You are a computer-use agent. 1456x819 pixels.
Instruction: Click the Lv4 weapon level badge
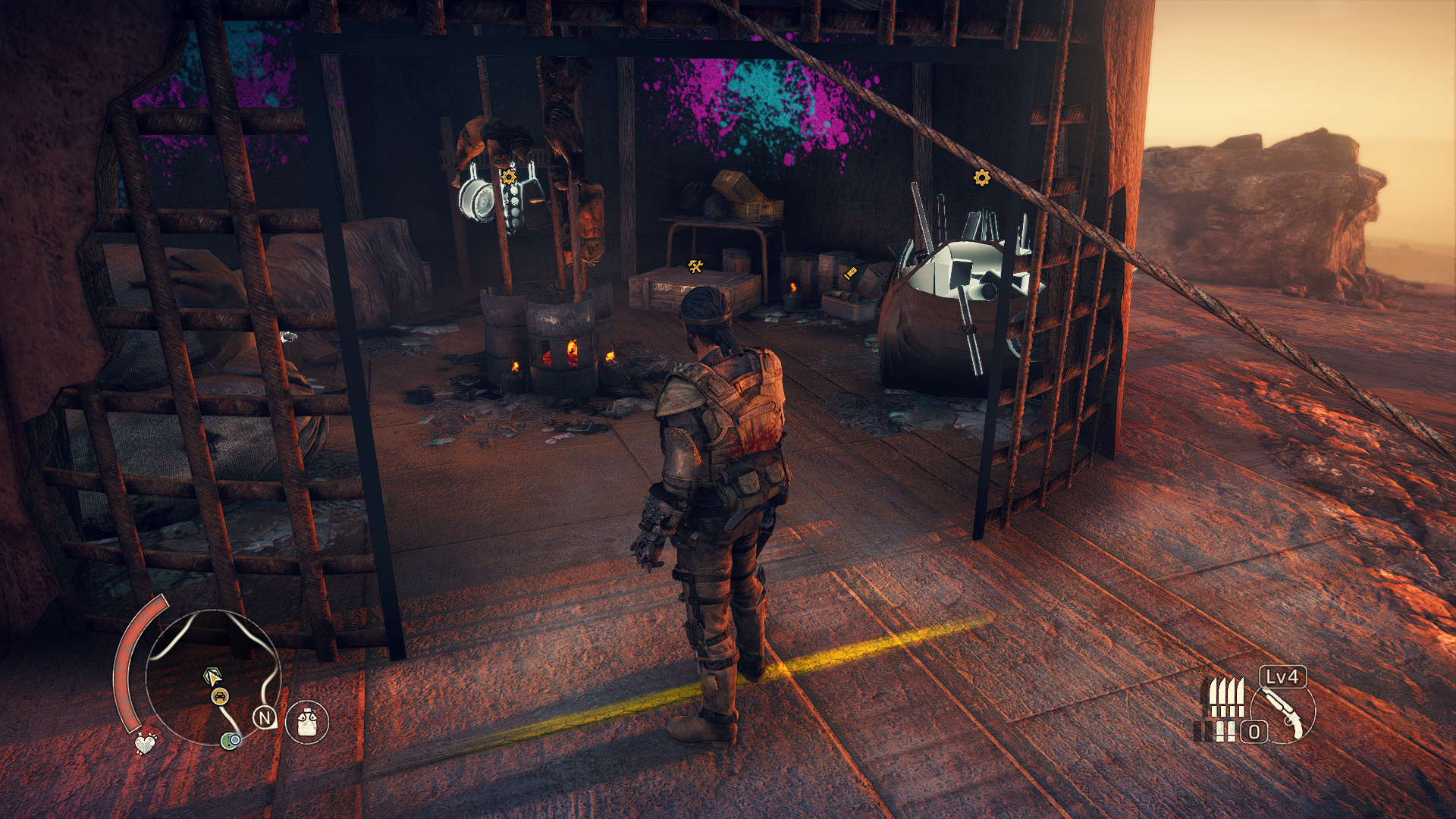pyautogui.click(x=1282, y=676)
